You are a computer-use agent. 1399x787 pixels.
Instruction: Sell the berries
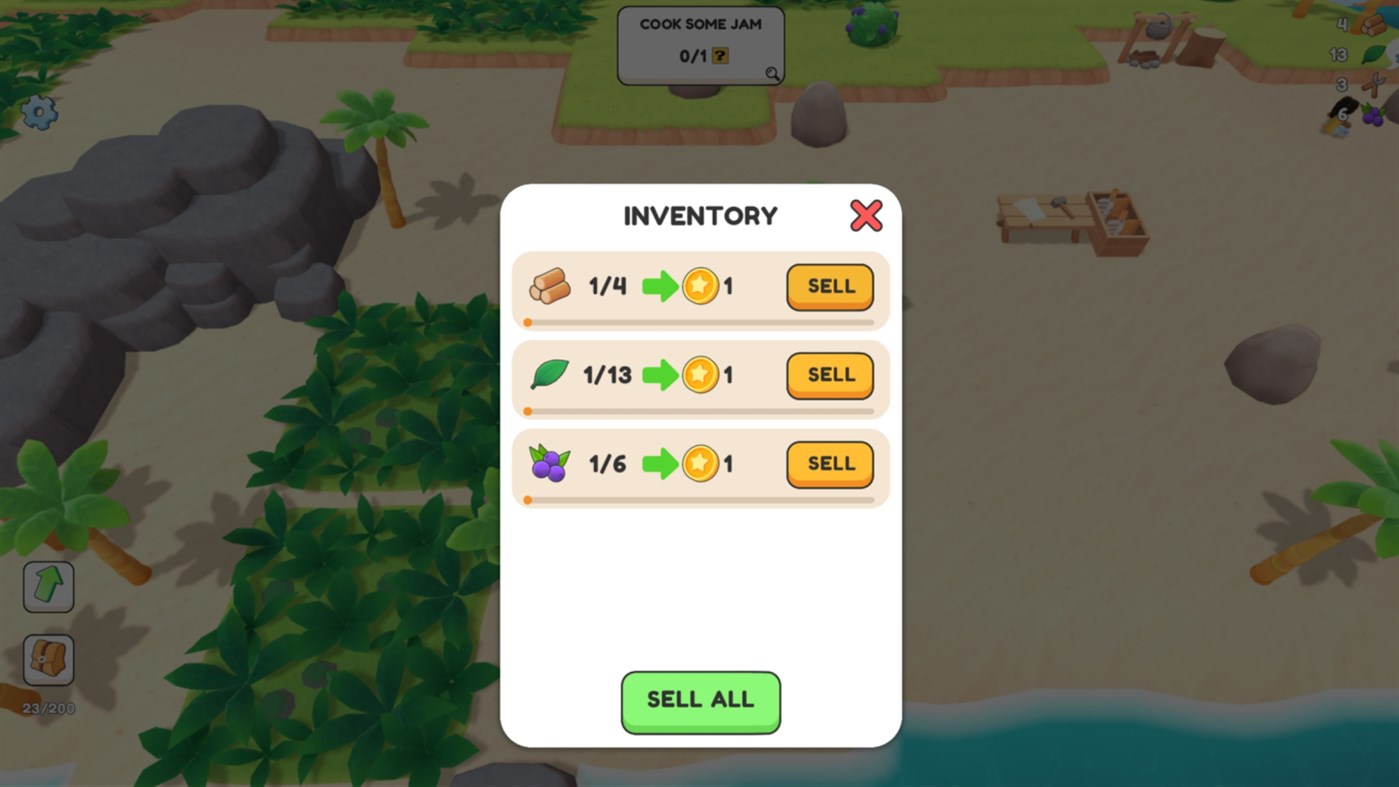(829, 464)
